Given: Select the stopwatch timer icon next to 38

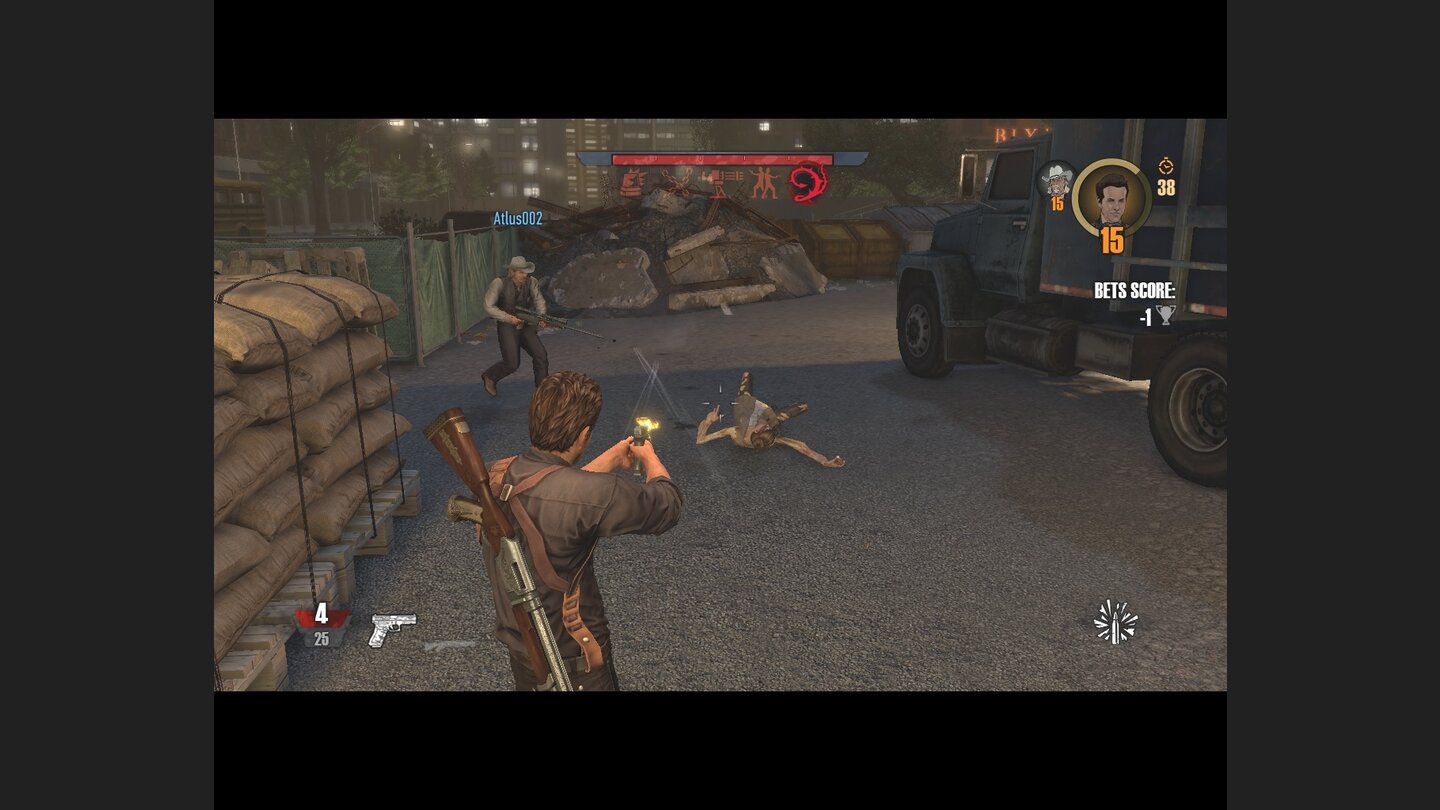Looking at the screenshot, I should tap(1166, 167).
